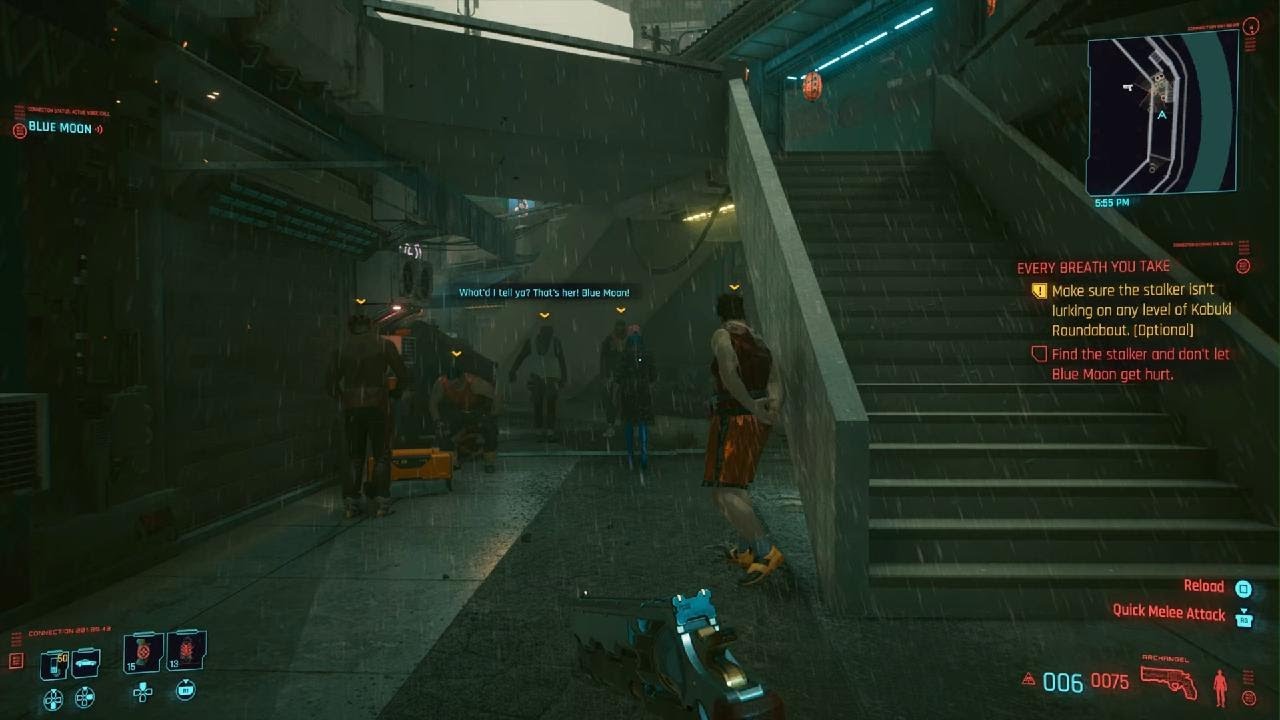Viewport: 1280px width, 720px height.
Task: Click the ammo reserve counter 0075
Action: tap(1110, 680)
